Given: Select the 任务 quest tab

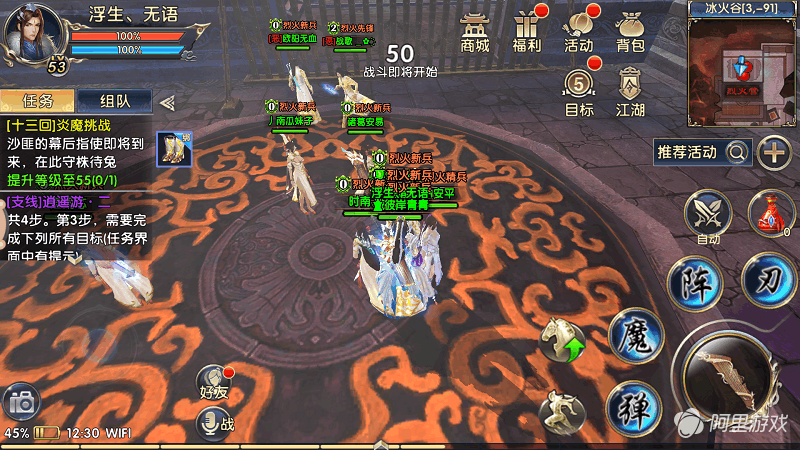Looking at the screenshot, I should pos(38,101).
